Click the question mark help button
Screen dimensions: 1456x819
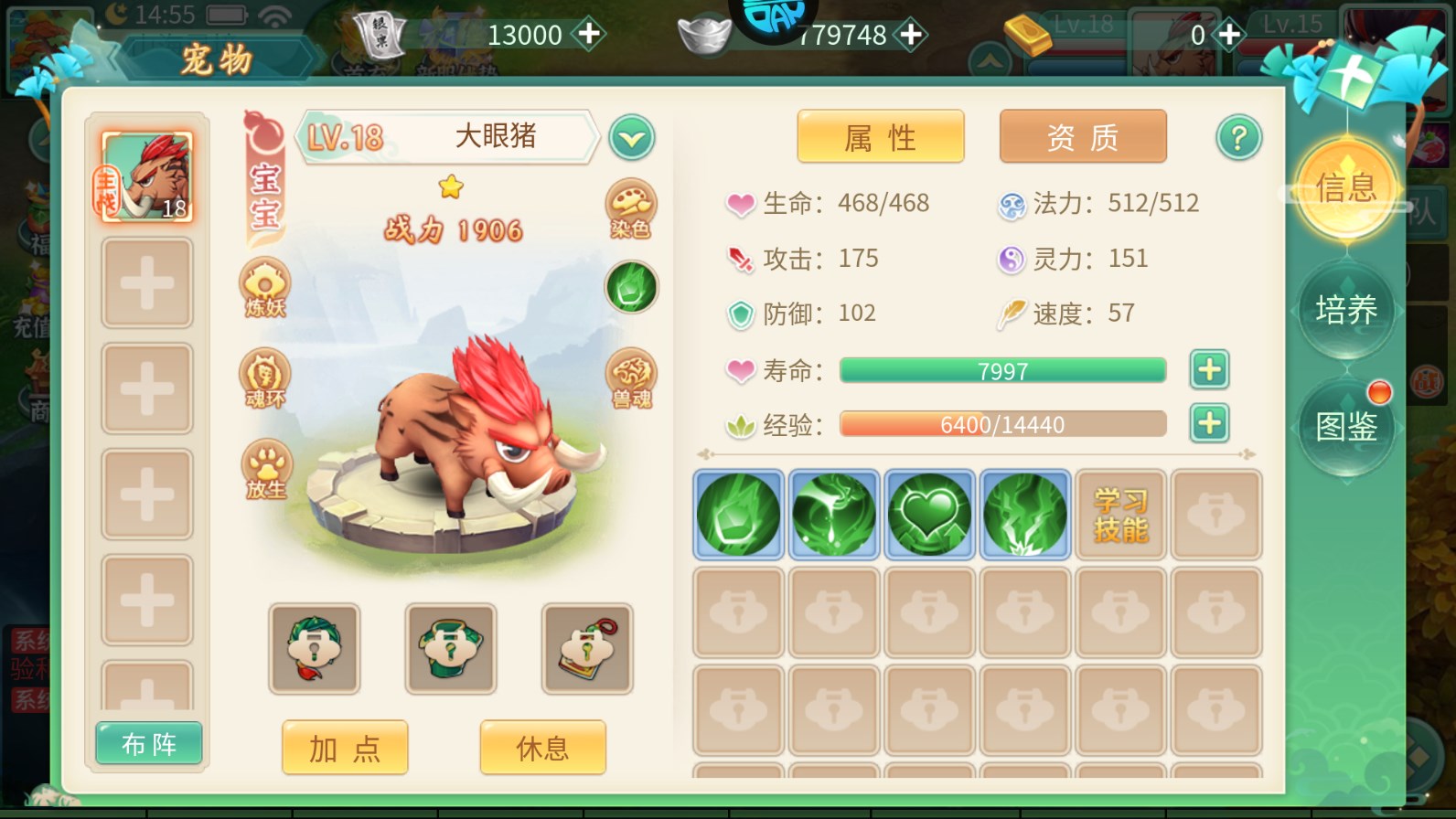[x=1238, y=138]
